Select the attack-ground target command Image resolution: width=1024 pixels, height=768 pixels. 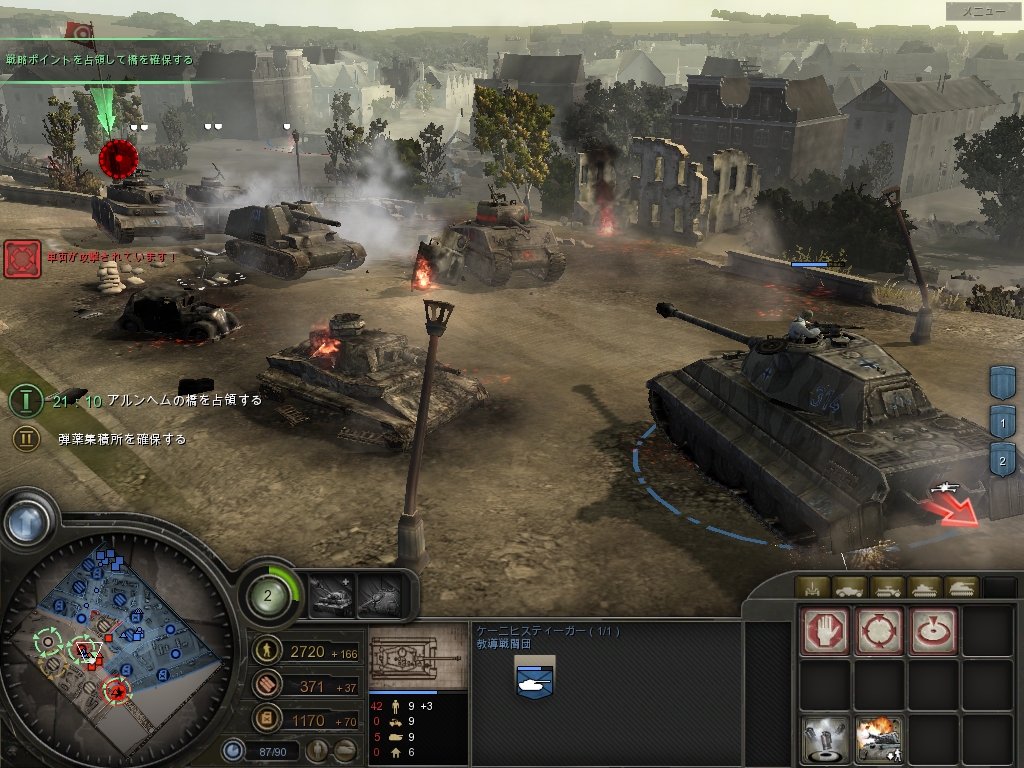(932, 631)
